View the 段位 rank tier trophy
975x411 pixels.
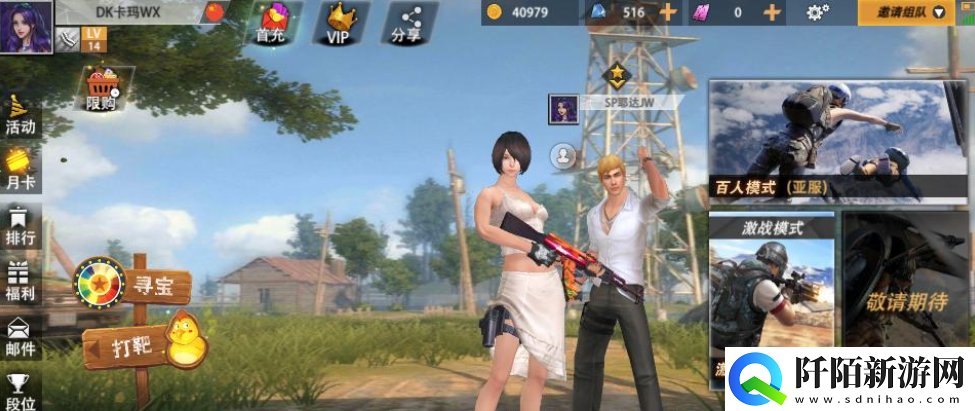(x=20, y=390)
